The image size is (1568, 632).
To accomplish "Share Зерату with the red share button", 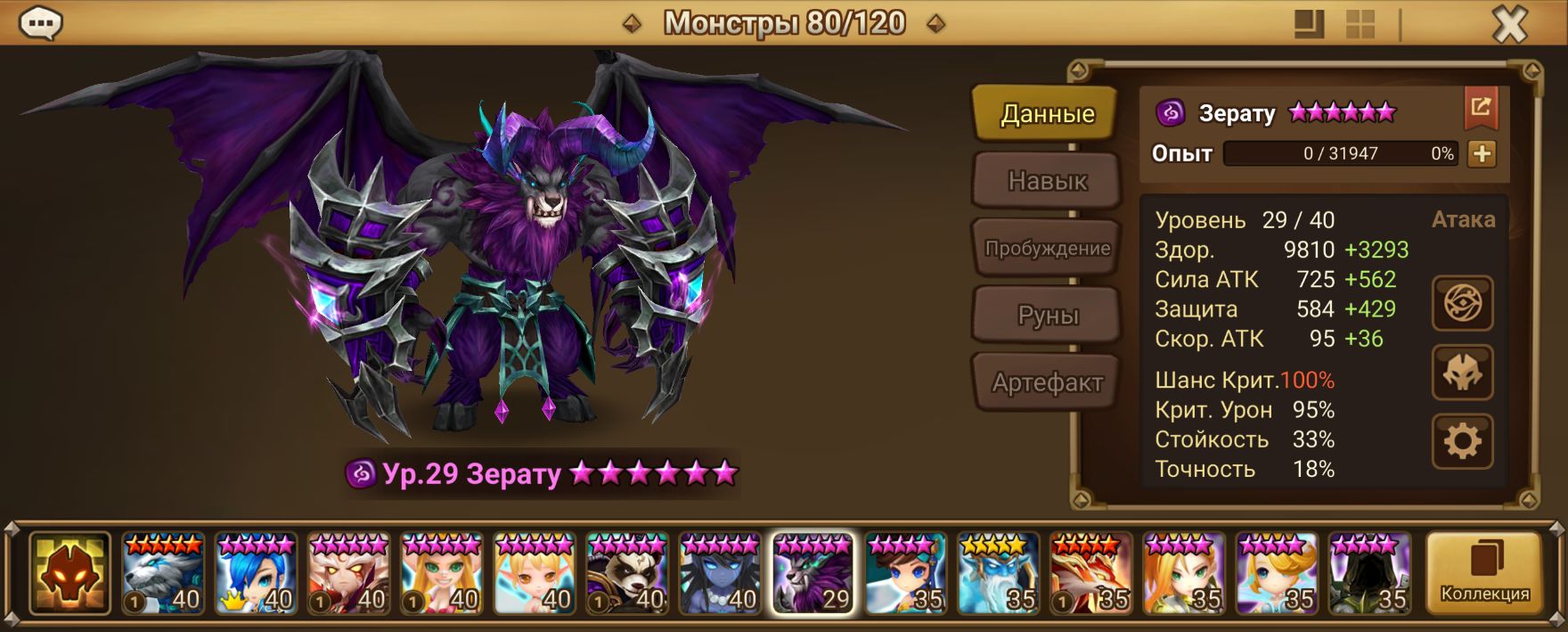I will pos(1481,108).
